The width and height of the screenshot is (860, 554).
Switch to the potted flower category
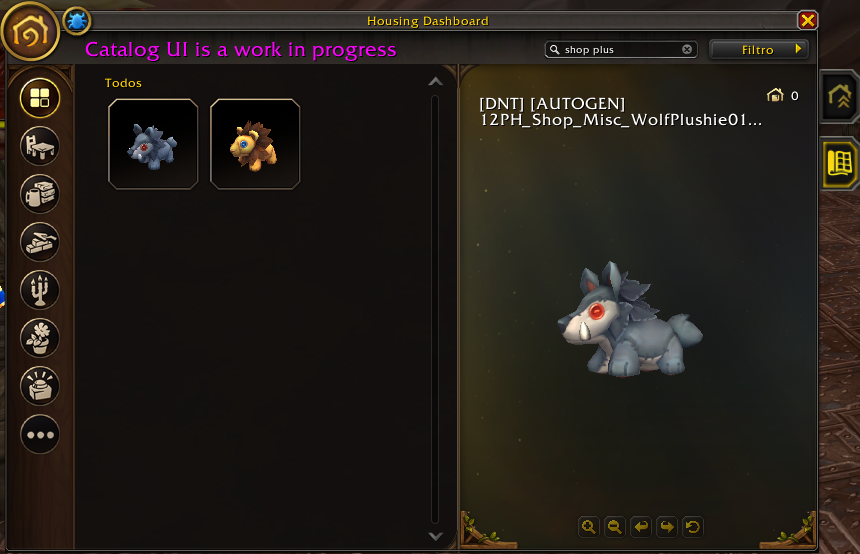pyautogui.click(x=40, y=338)
